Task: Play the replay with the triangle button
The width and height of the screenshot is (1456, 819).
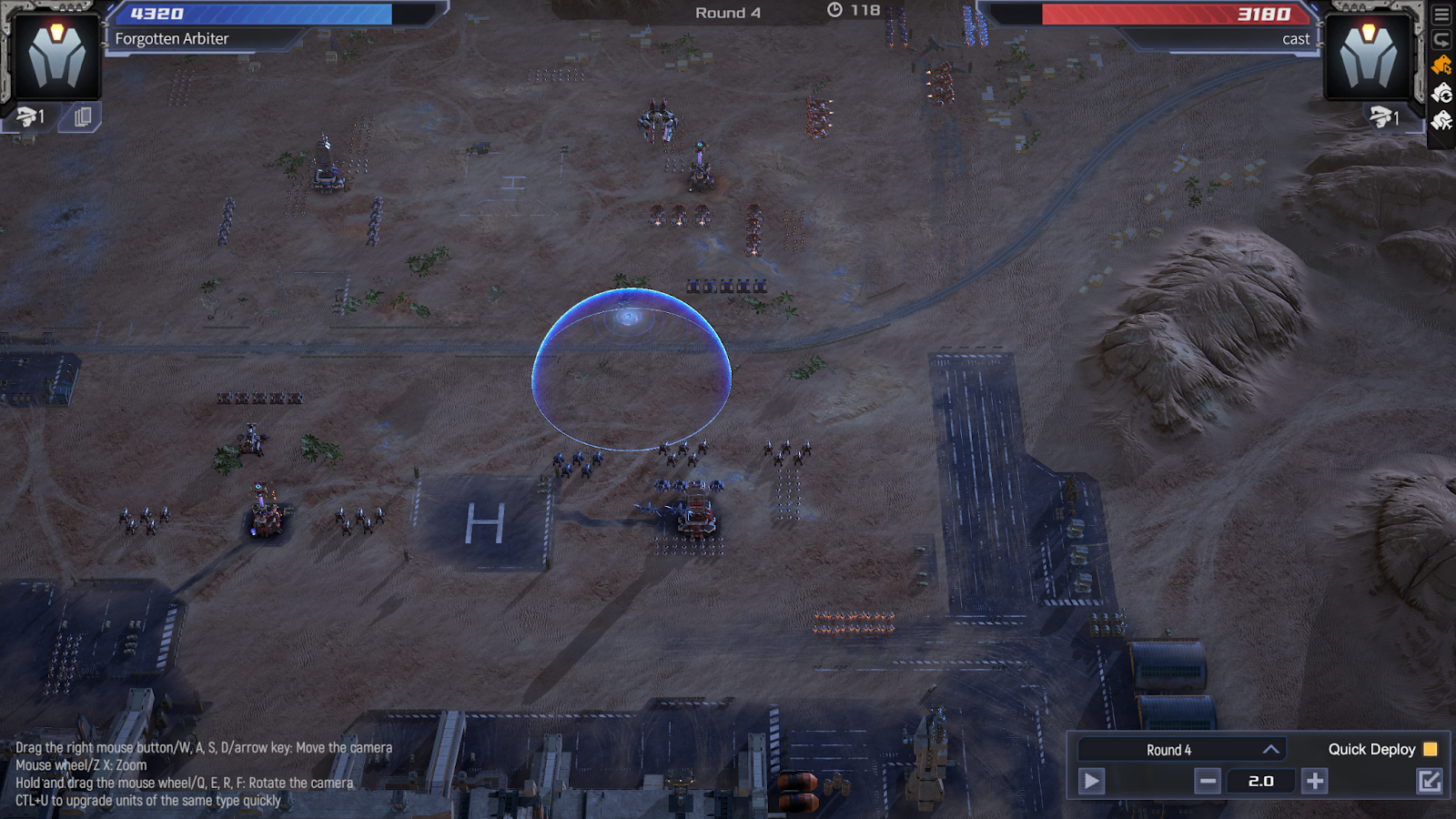Action: tap(1091, 781)
